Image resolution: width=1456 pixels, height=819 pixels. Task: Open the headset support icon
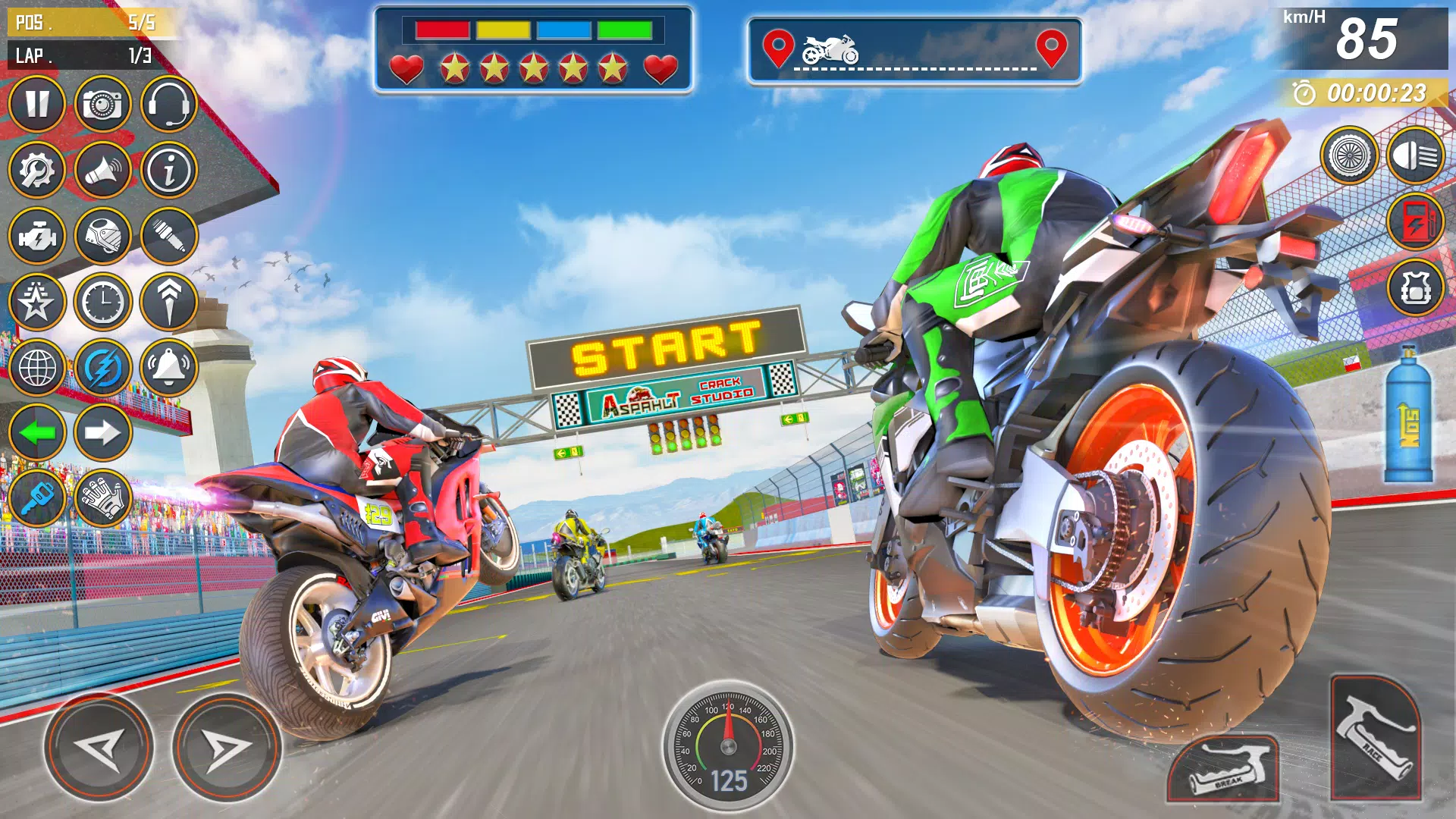[x=168, y=104]
